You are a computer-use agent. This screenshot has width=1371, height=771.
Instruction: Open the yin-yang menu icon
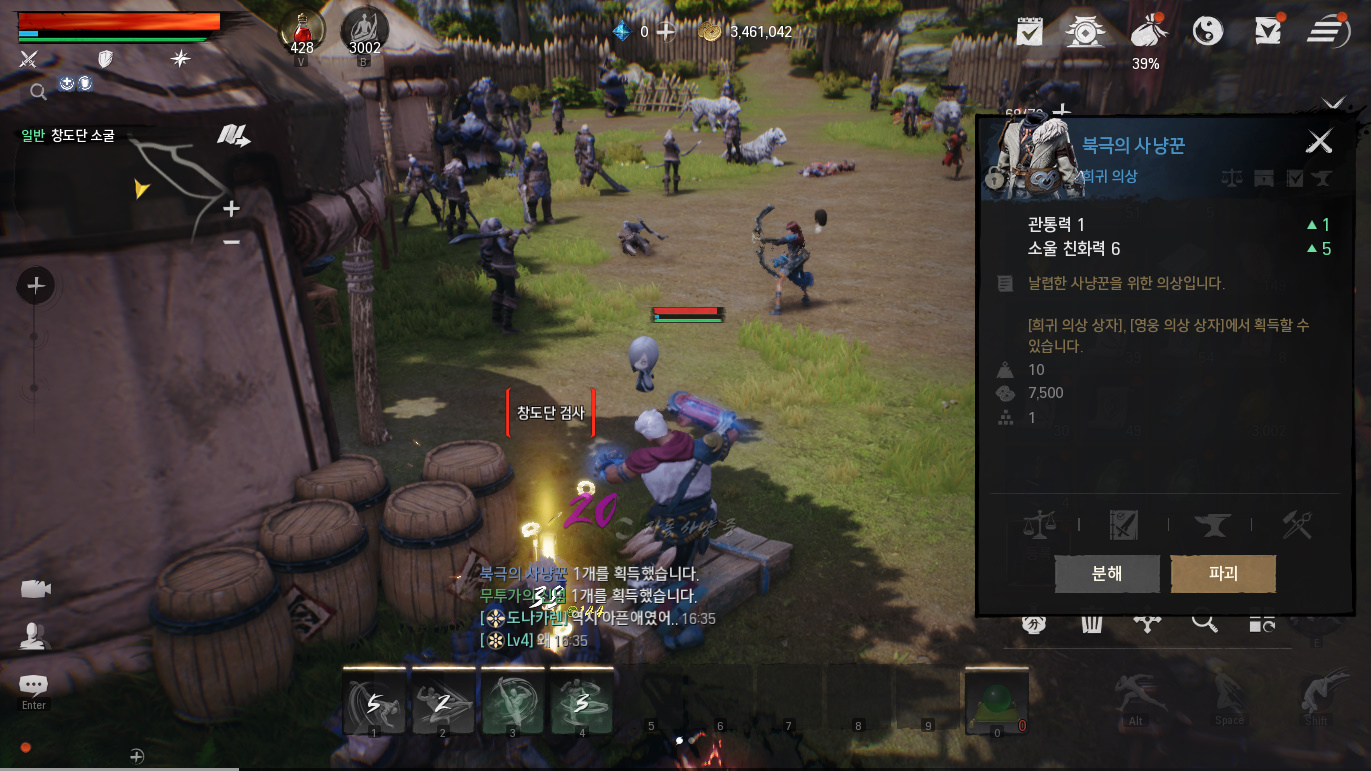tap(1208, 32)
